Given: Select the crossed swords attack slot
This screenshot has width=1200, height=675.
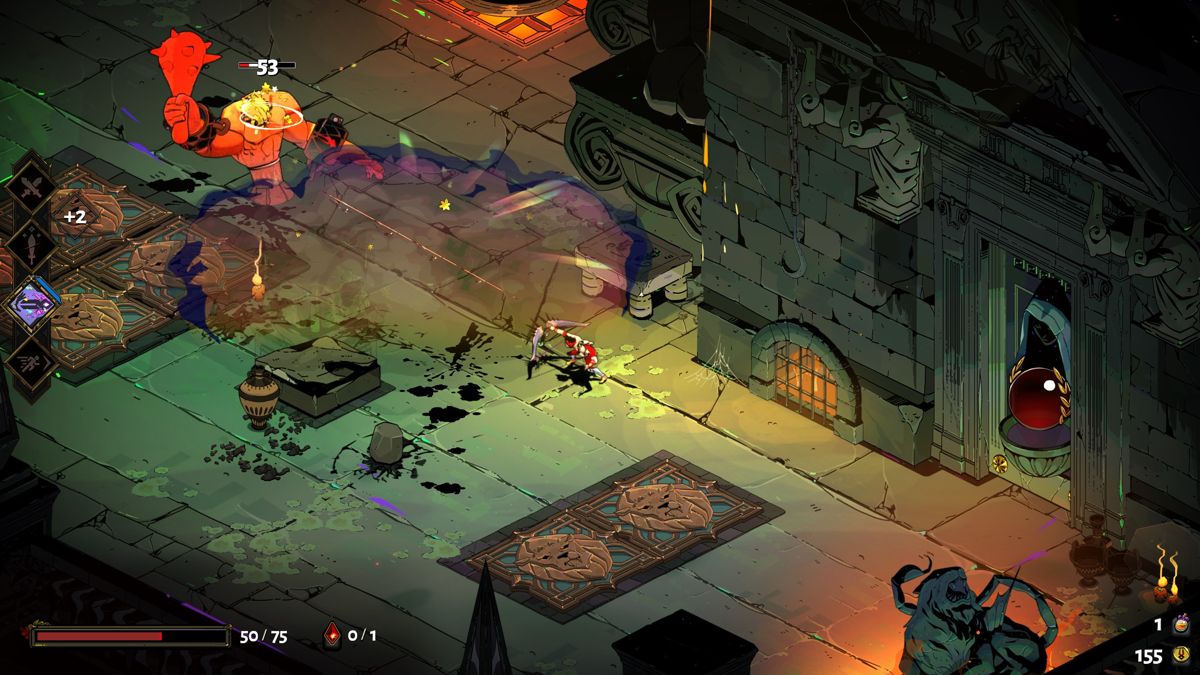Looking at the screenshot, I should [x=30, y=186].
